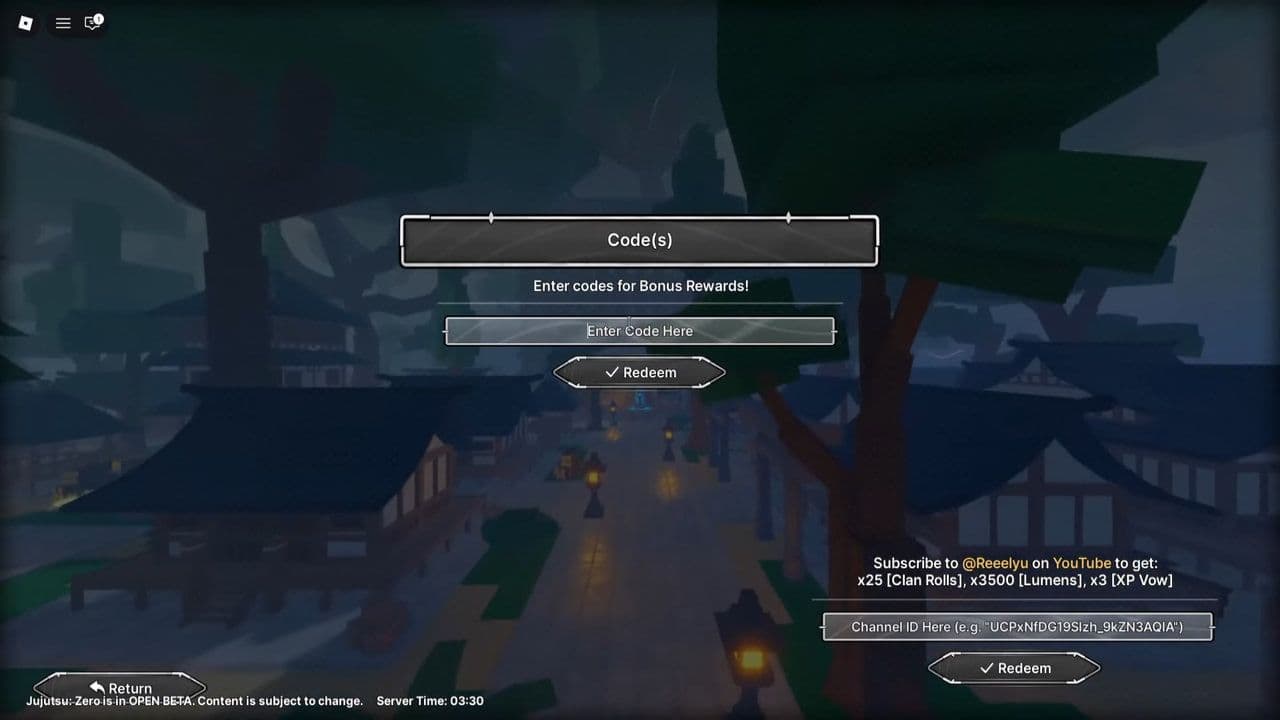Click the lower Redeem button
The image size is (1280, 720).
(1014, 668)
